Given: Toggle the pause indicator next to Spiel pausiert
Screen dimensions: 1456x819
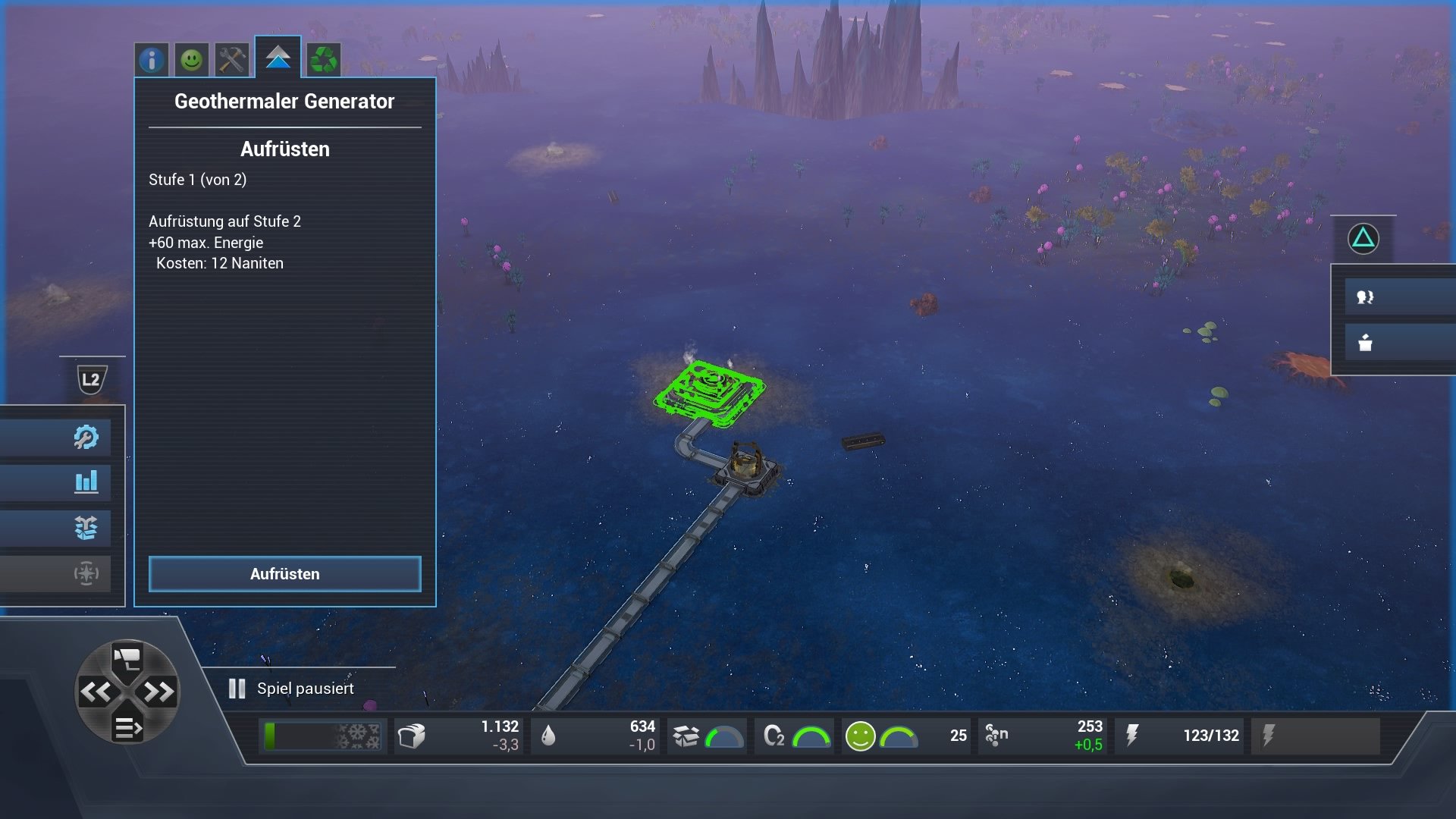Looking at the screenshot, I should click(x=235, y=689).
